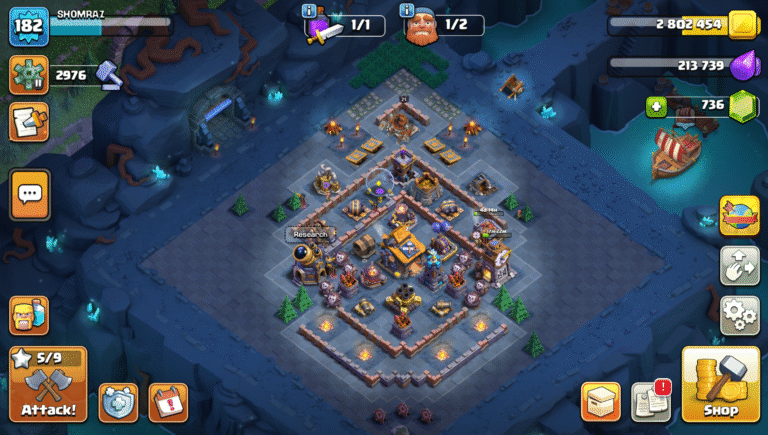Viewport: 768px width, 435px height.
Task: Open the chat speech bubble panel
Action: pos(30,194)
